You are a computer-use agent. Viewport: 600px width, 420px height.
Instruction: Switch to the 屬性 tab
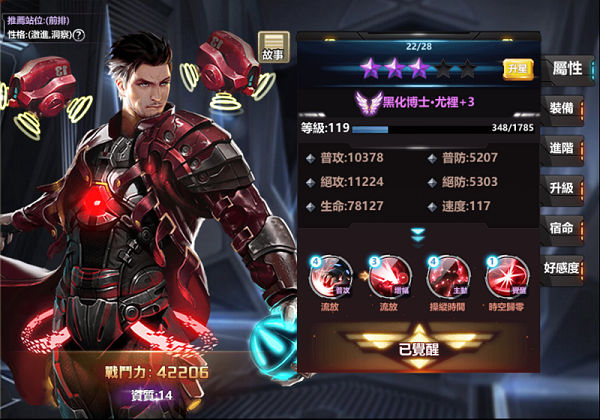[x=566, y=68]
